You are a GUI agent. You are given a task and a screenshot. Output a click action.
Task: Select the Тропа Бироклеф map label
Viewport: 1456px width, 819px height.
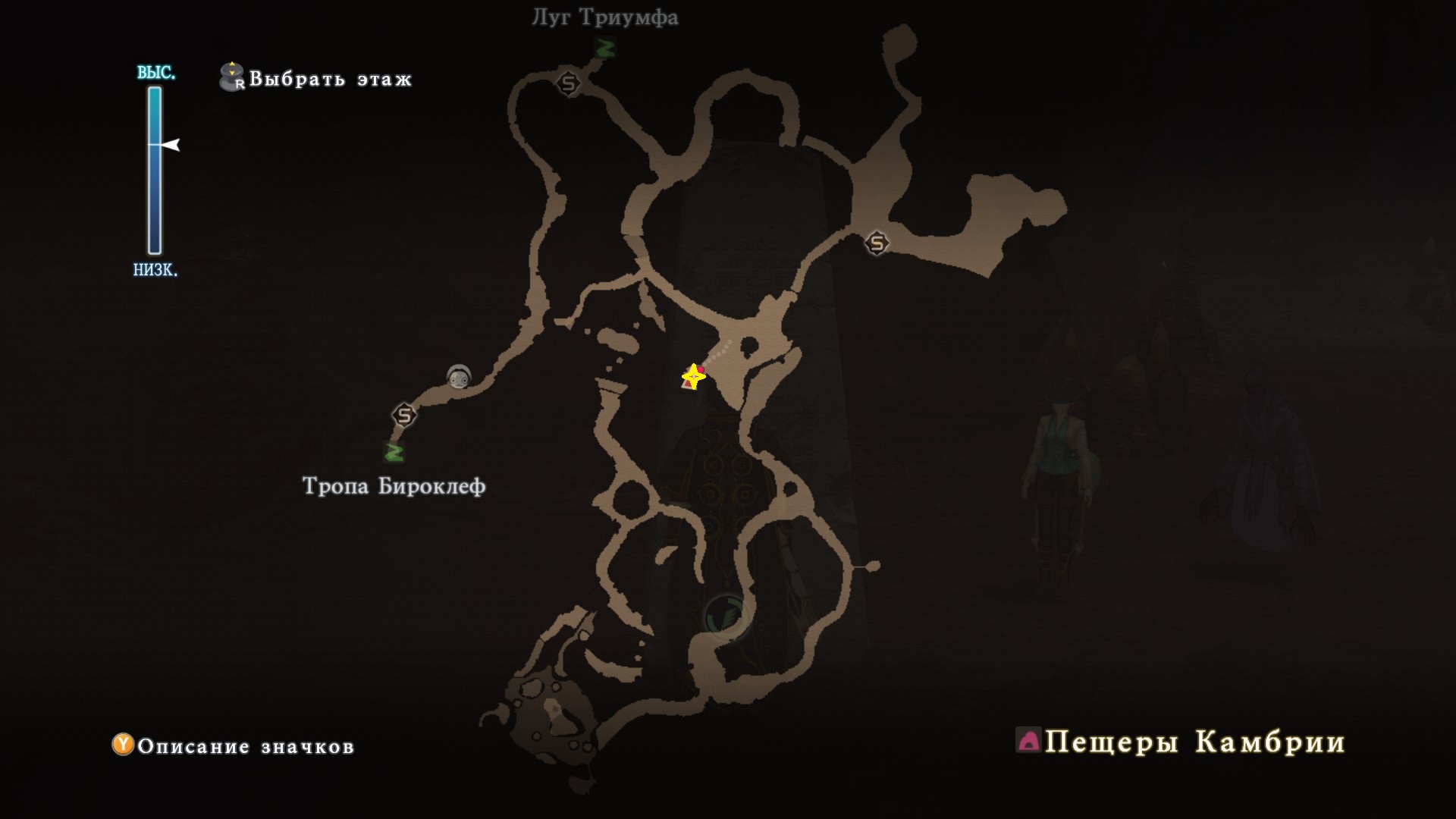coord(394,486)
